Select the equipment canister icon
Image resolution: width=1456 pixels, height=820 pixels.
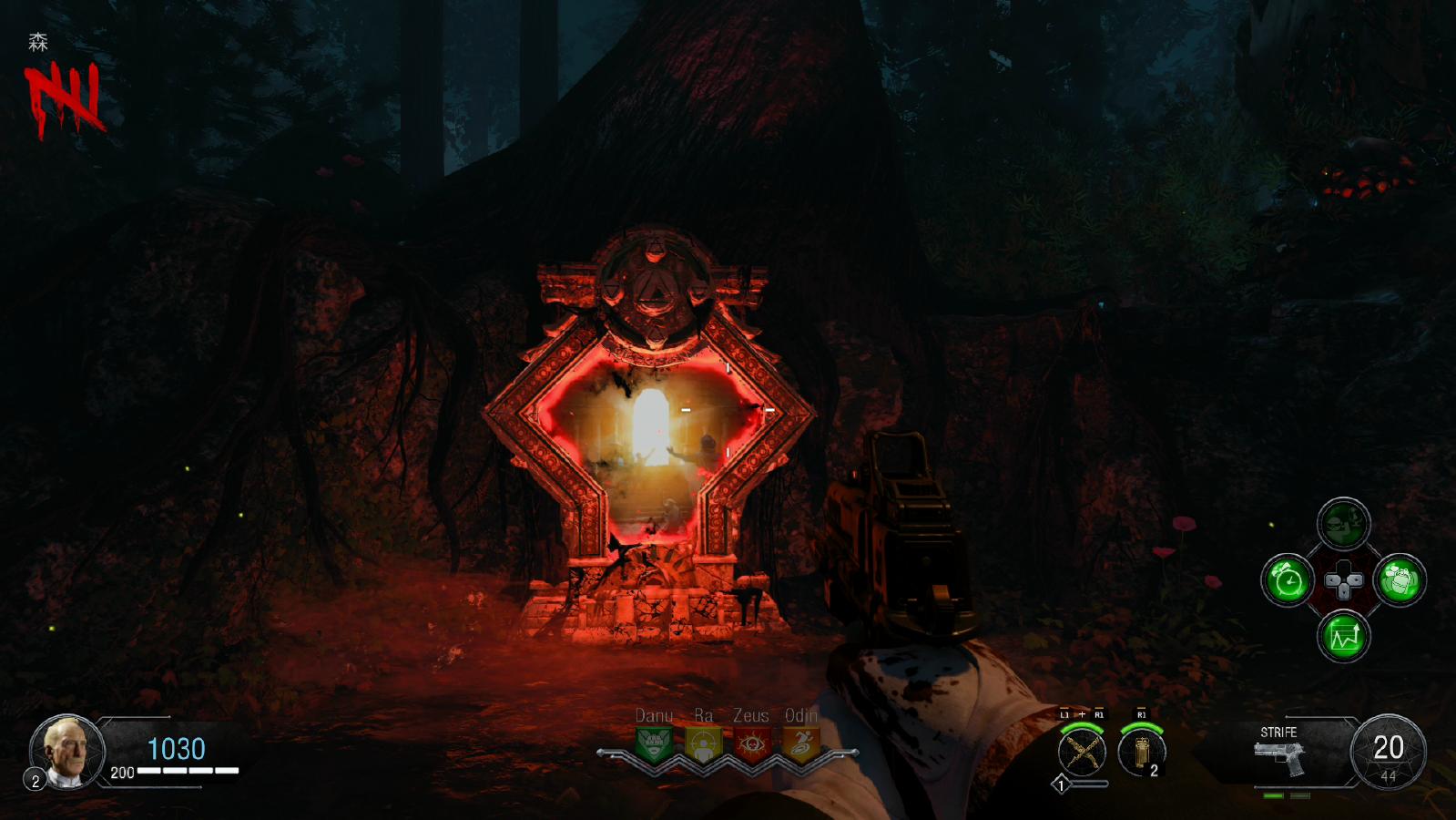point(1141,753)
